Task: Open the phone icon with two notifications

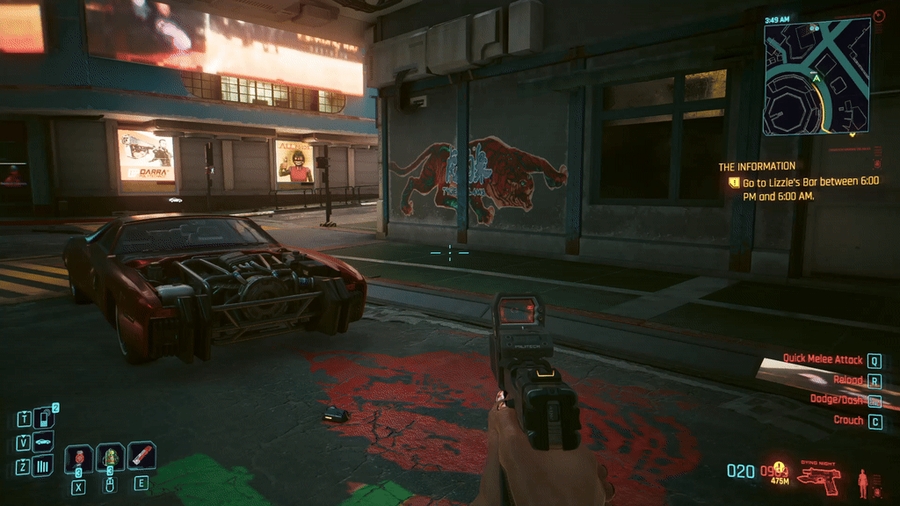Action: [43, 417]
